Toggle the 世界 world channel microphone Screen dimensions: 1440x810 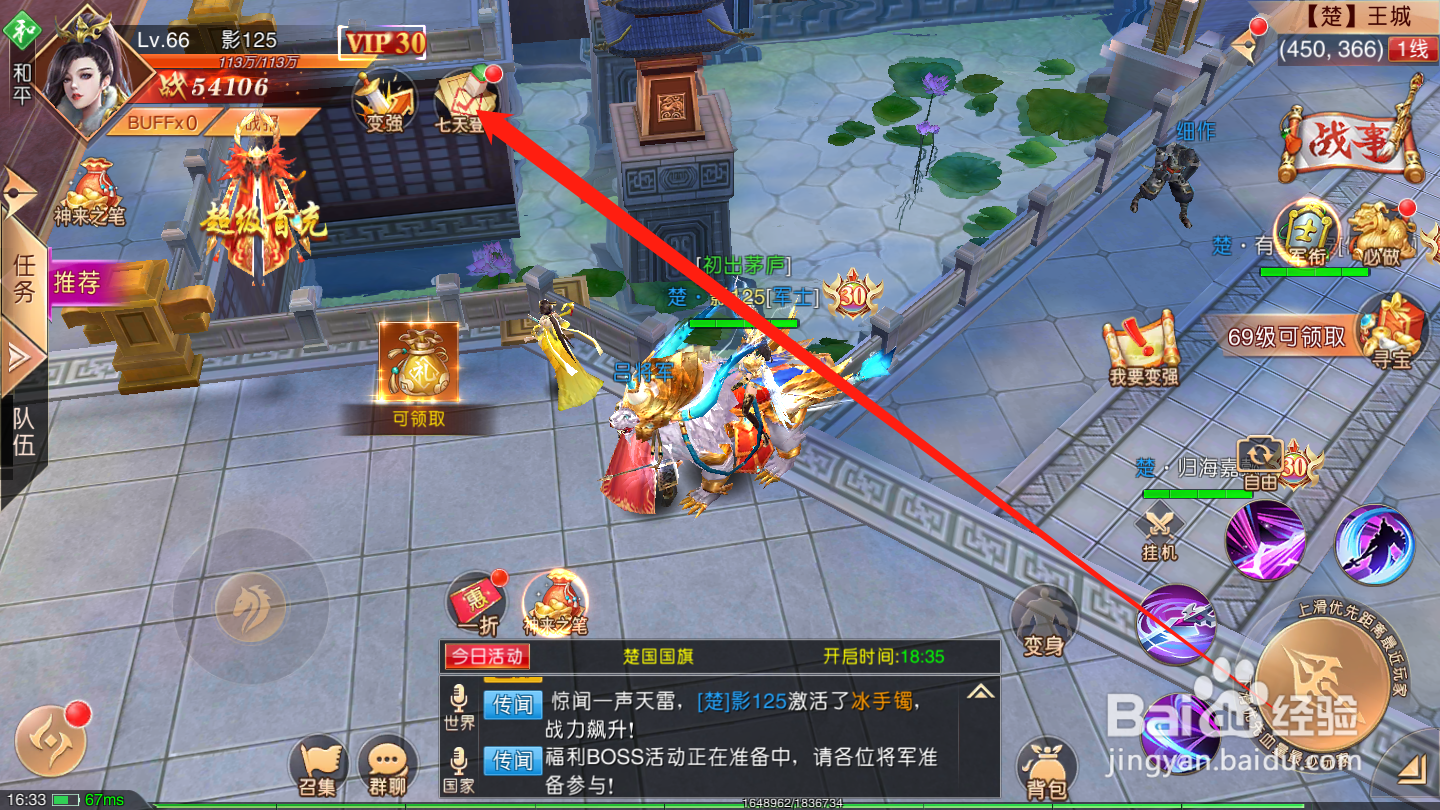[458, 704]
